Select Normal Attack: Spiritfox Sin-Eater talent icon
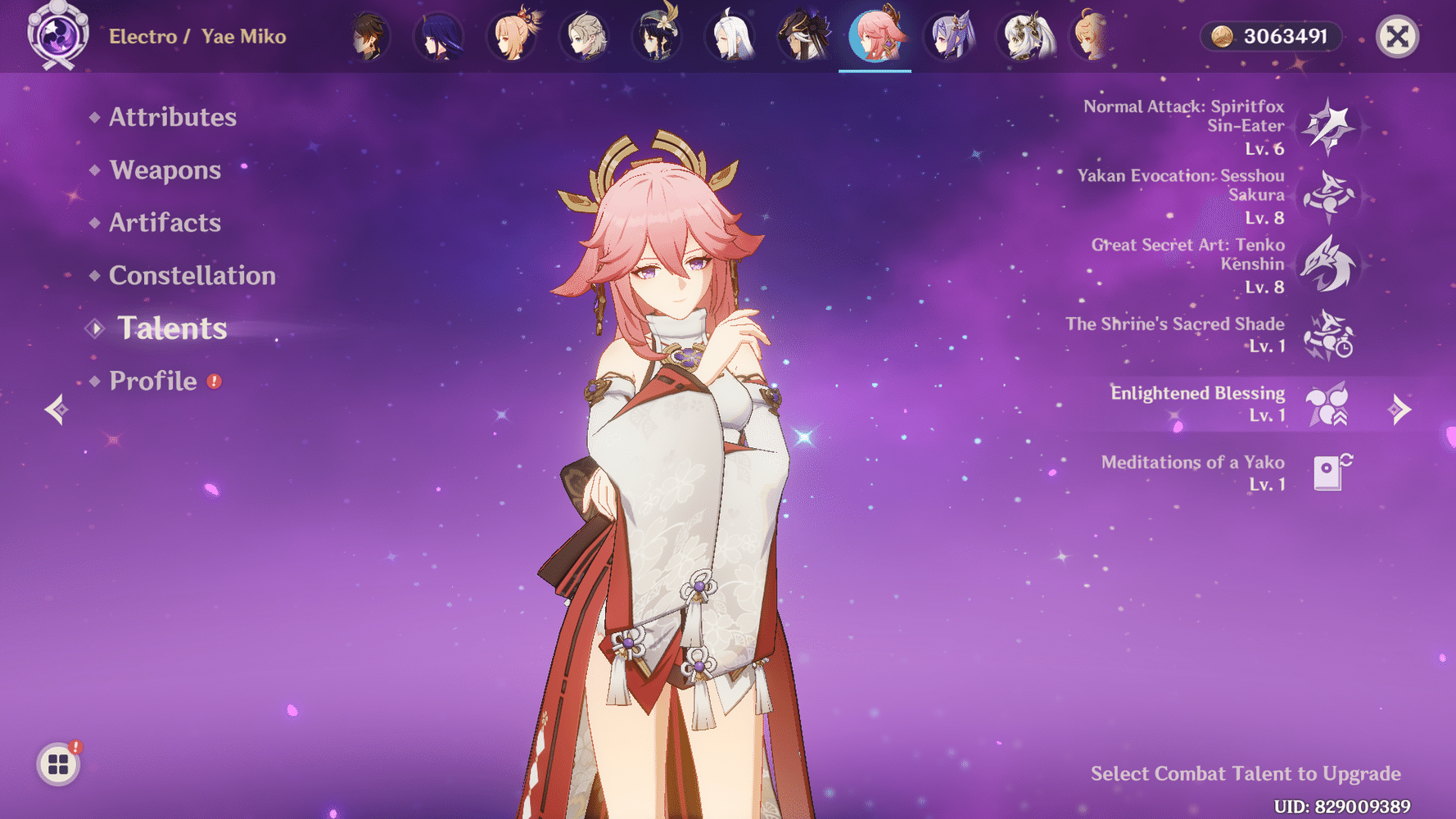The width and height of the screenshot is (1456, 819). point(1329,127)
